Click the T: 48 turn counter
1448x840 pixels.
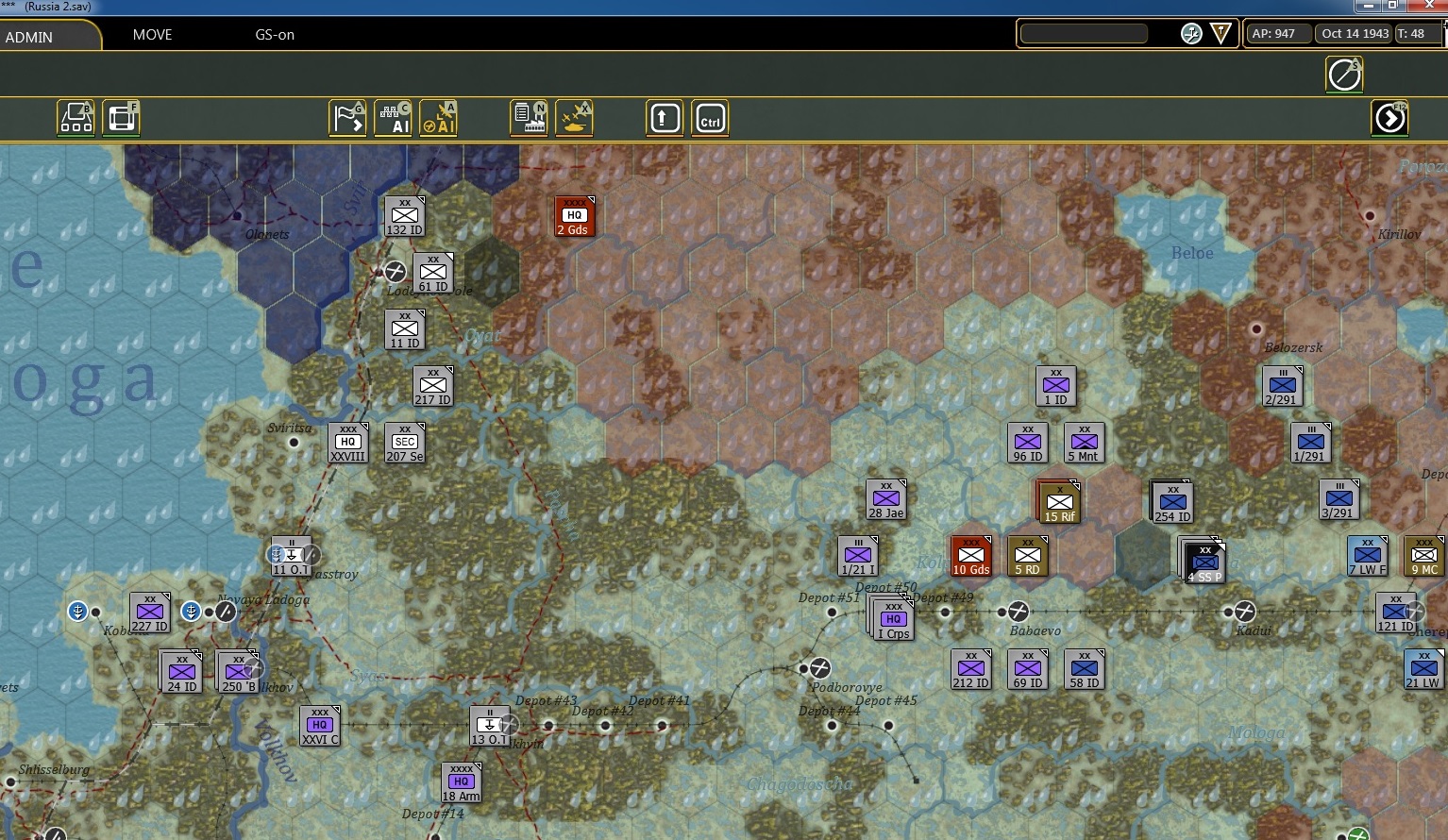tap(1415, 33)
